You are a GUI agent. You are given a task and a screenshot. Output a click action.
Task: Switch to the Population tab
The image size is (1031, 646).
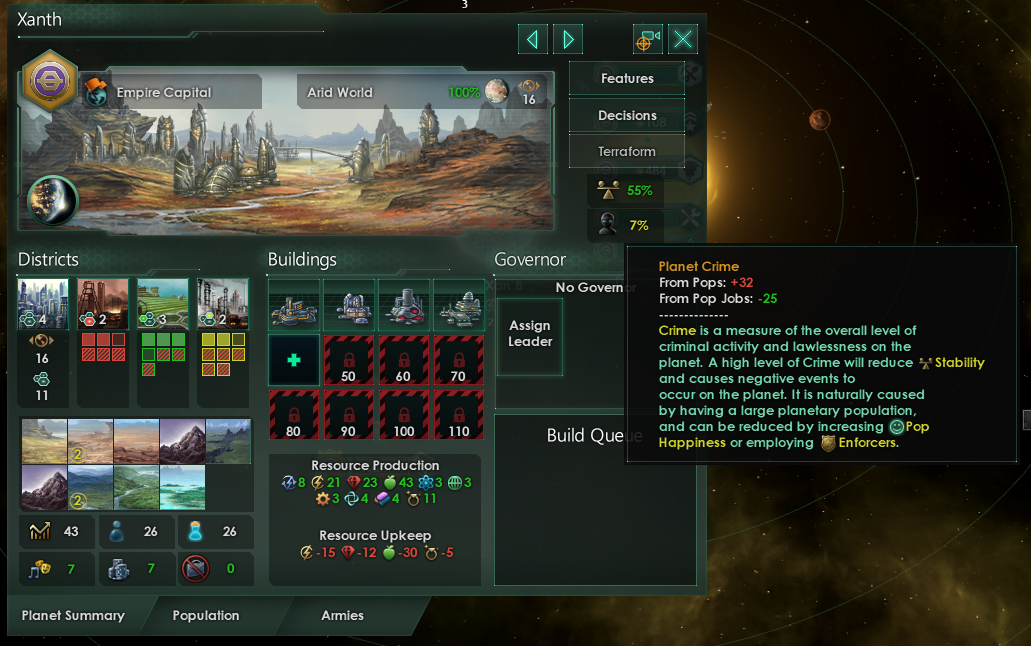205,615
